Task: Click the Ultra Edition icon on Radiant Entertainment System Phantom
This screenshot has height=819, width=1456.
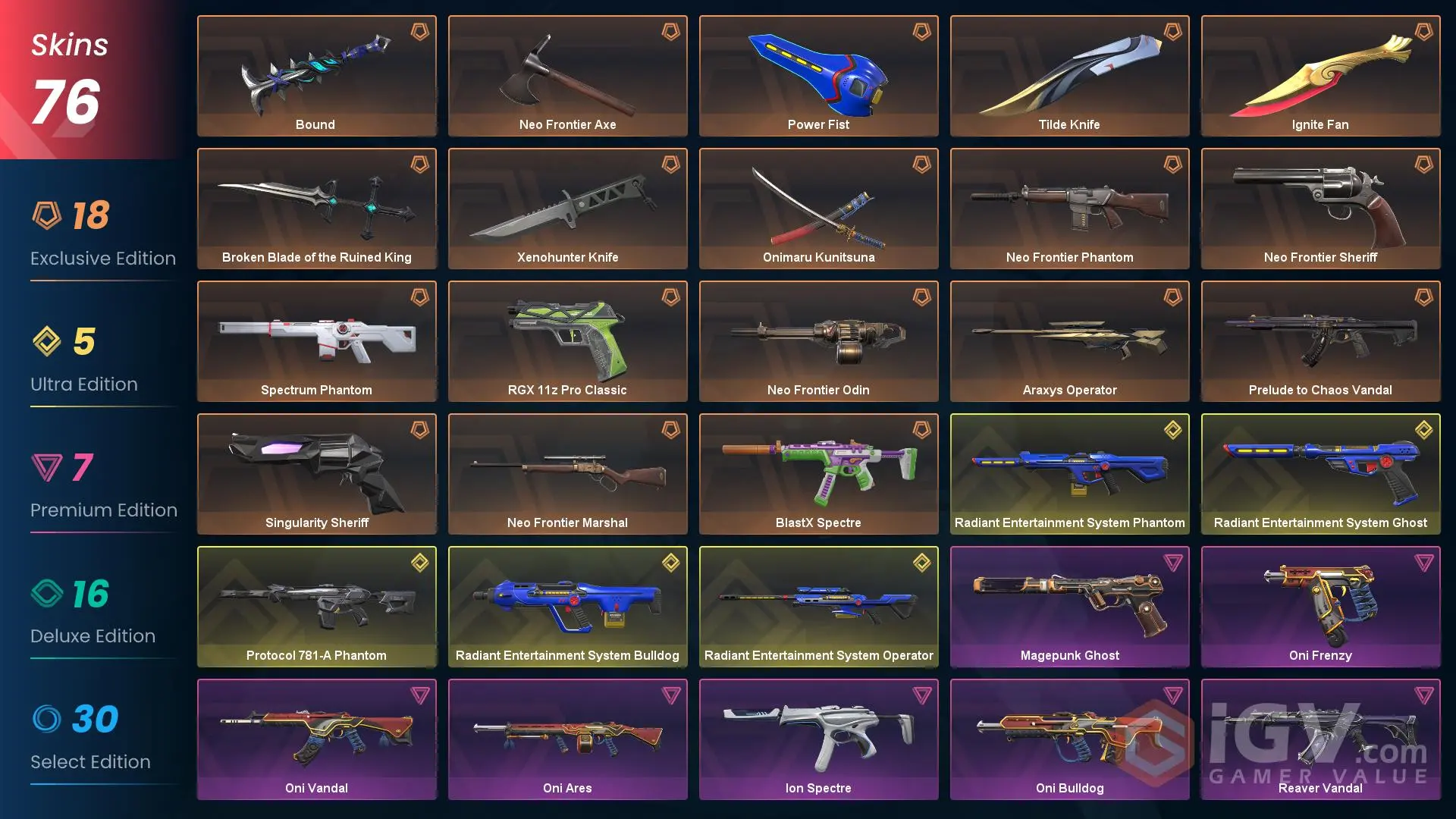Action: point(1173,429)
